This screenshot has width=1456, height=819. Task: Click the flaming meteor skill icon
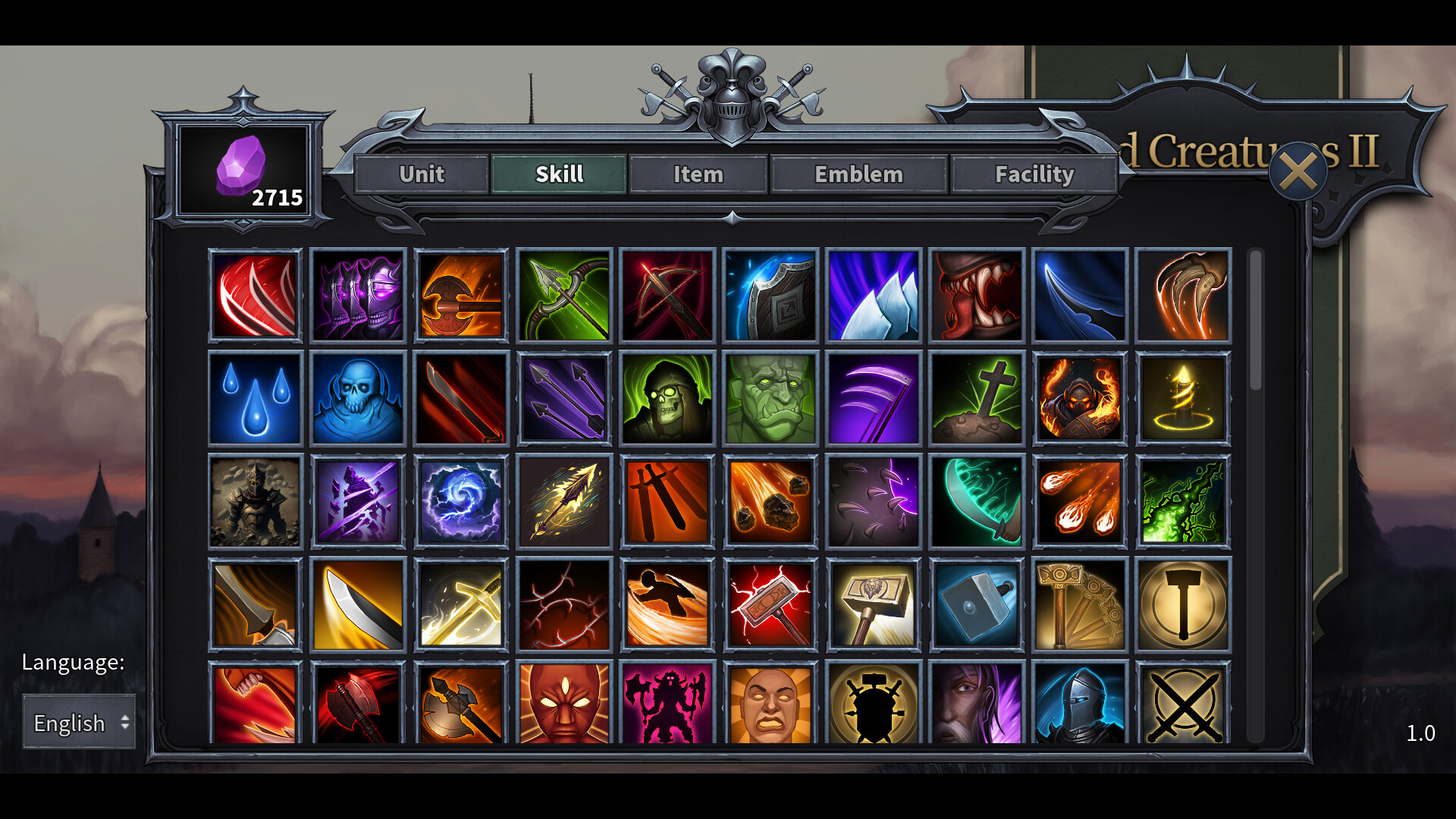(770, 500)
